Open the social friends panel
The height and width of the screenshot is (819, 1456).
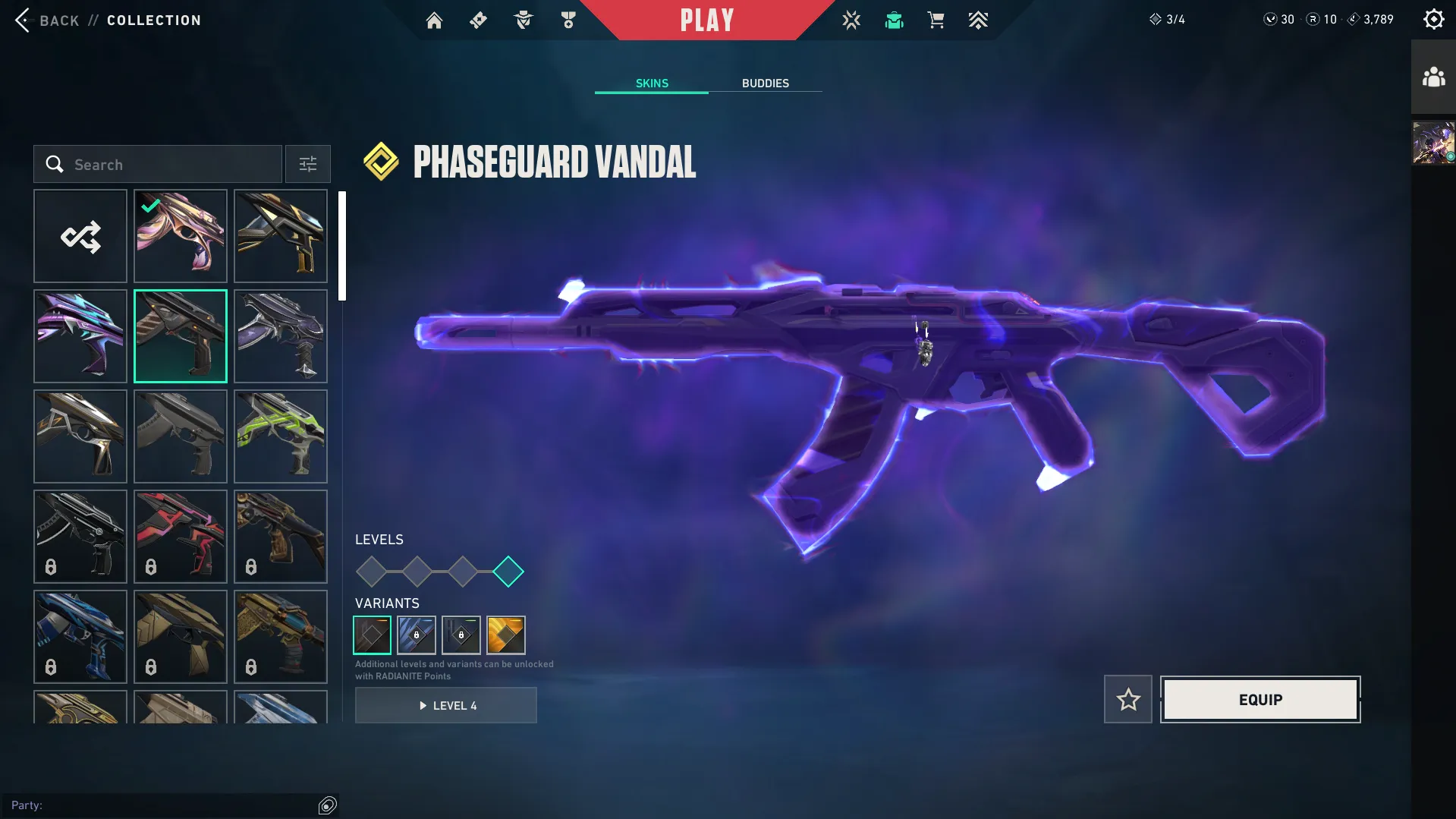point(1433,77)
